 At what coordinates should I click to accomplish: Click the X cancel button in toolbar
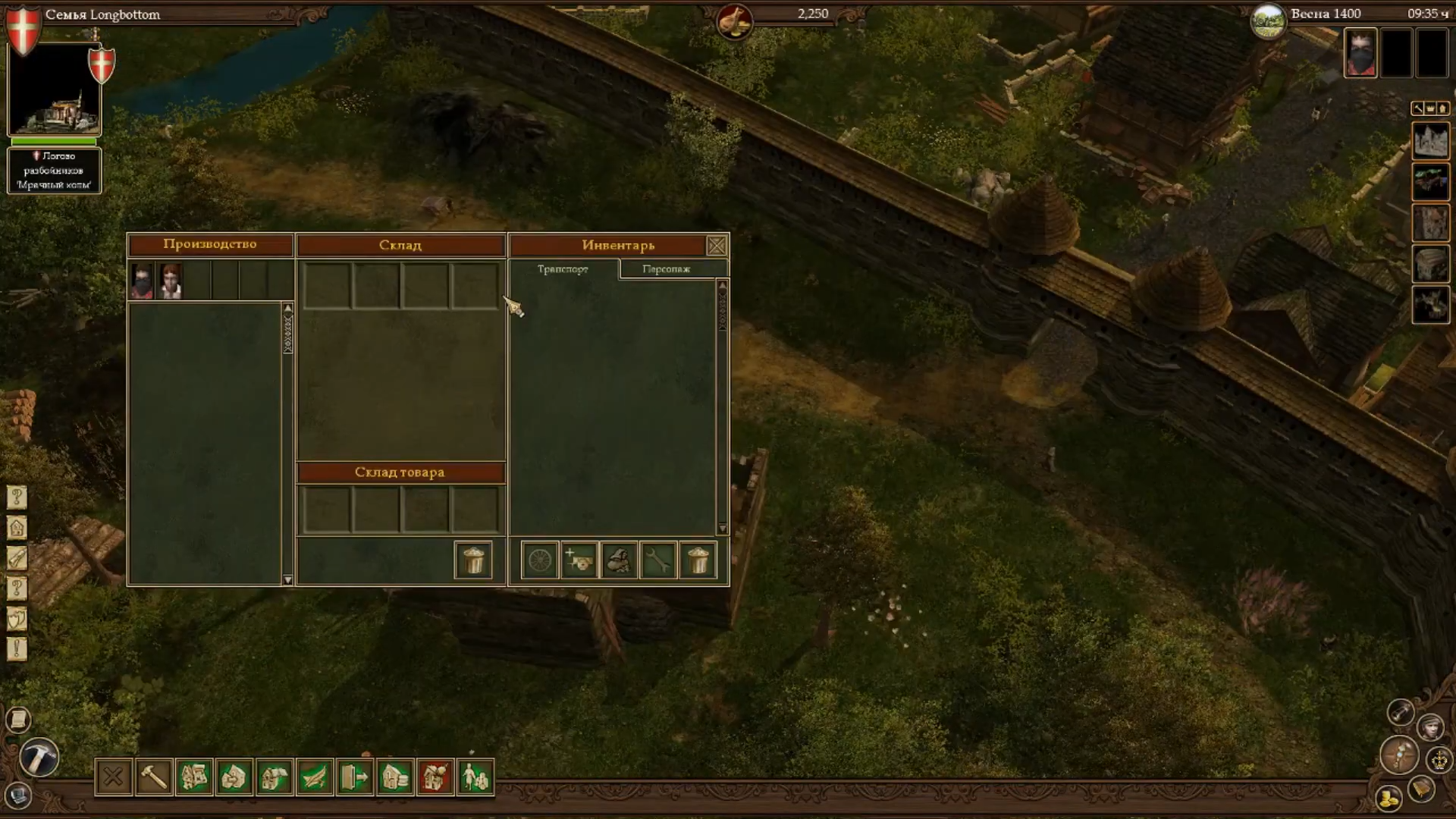pyautogui.click(x=114, y=777)
